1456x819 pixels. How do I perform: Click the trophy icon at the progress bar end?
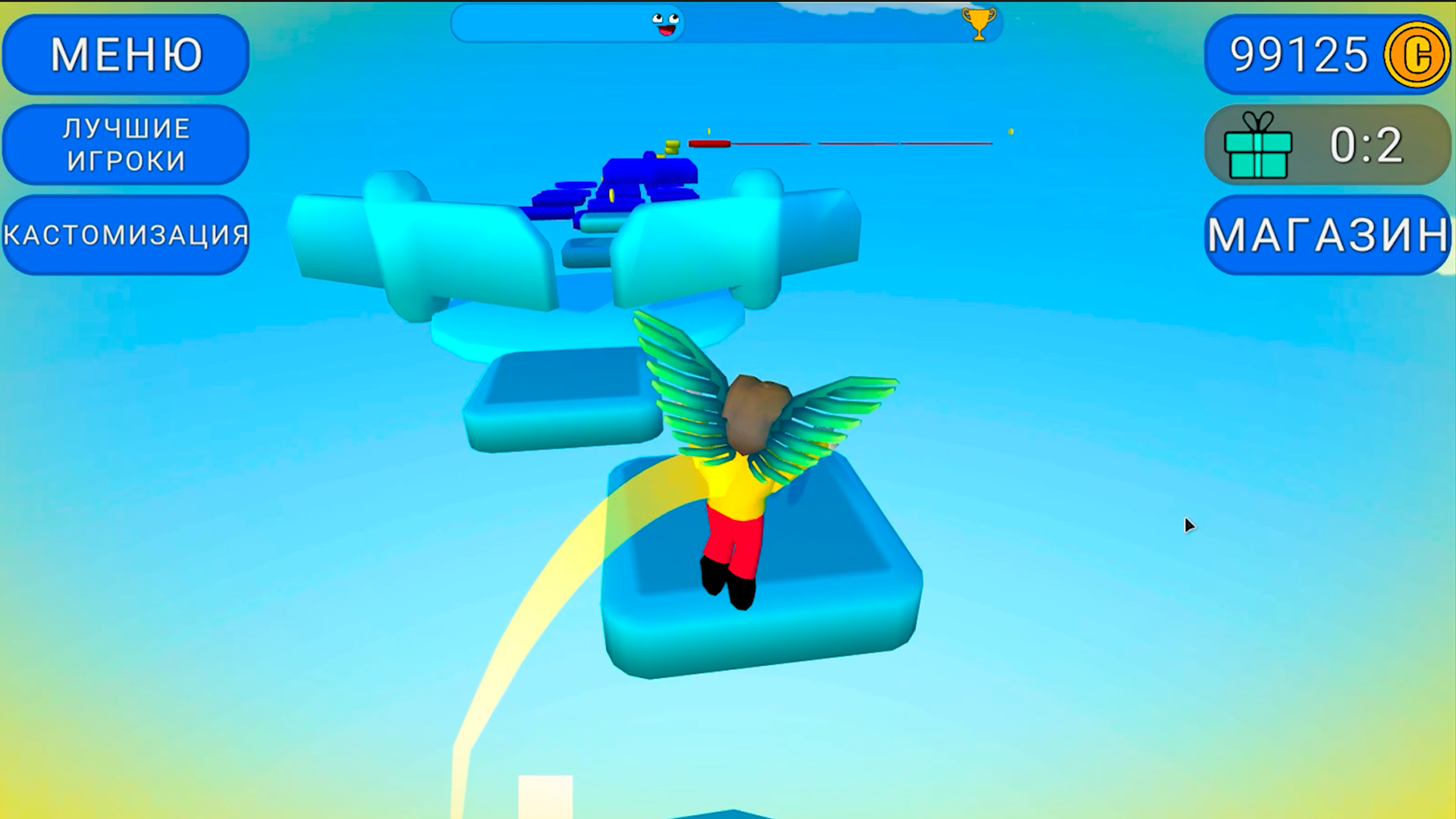tap(978, 23)
